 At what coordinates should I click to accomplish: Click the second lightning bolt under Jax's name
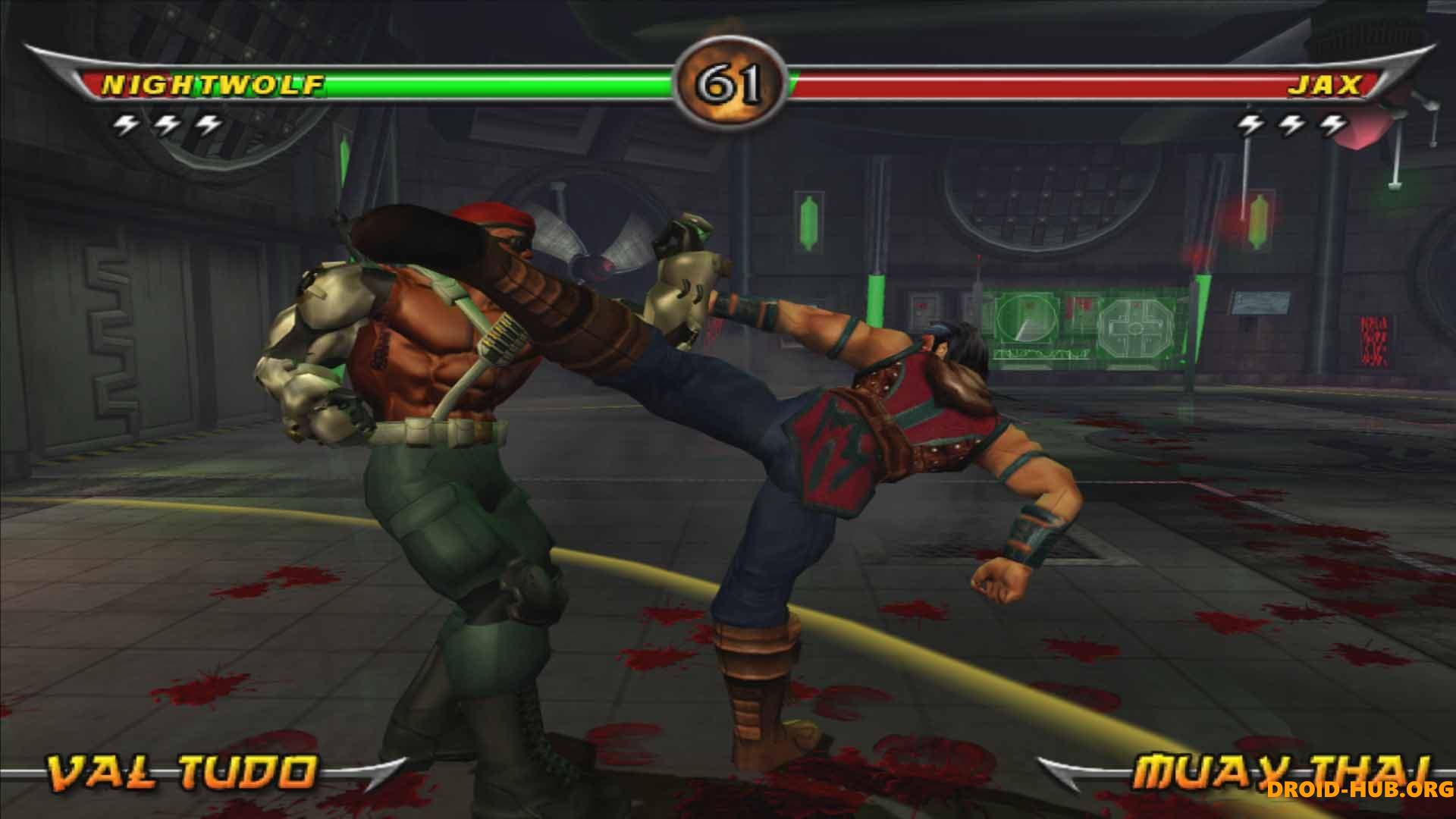click(x=1290, y=123)
